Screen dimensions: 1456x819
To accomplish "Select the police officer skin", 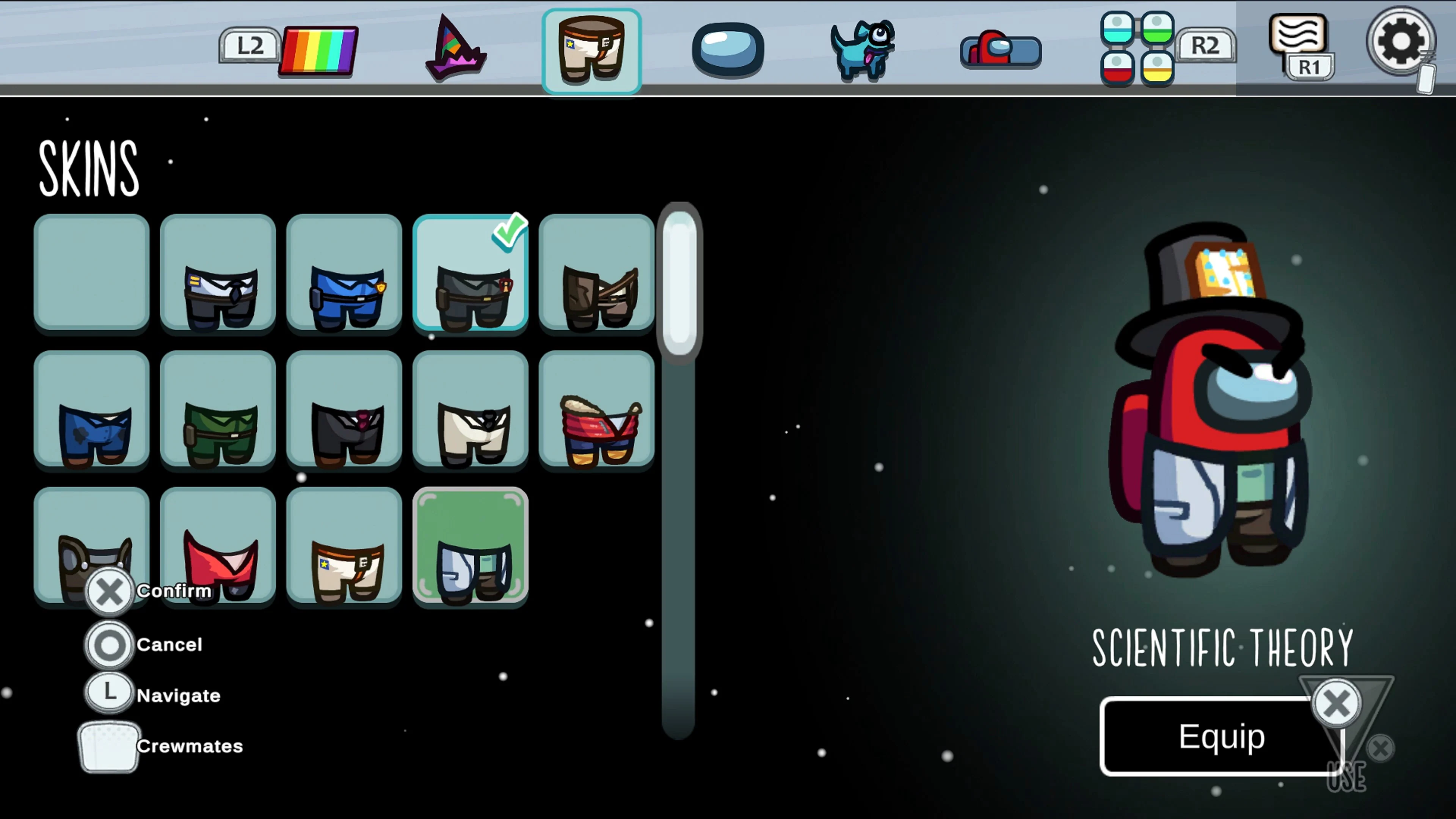I will coord(344,275).
